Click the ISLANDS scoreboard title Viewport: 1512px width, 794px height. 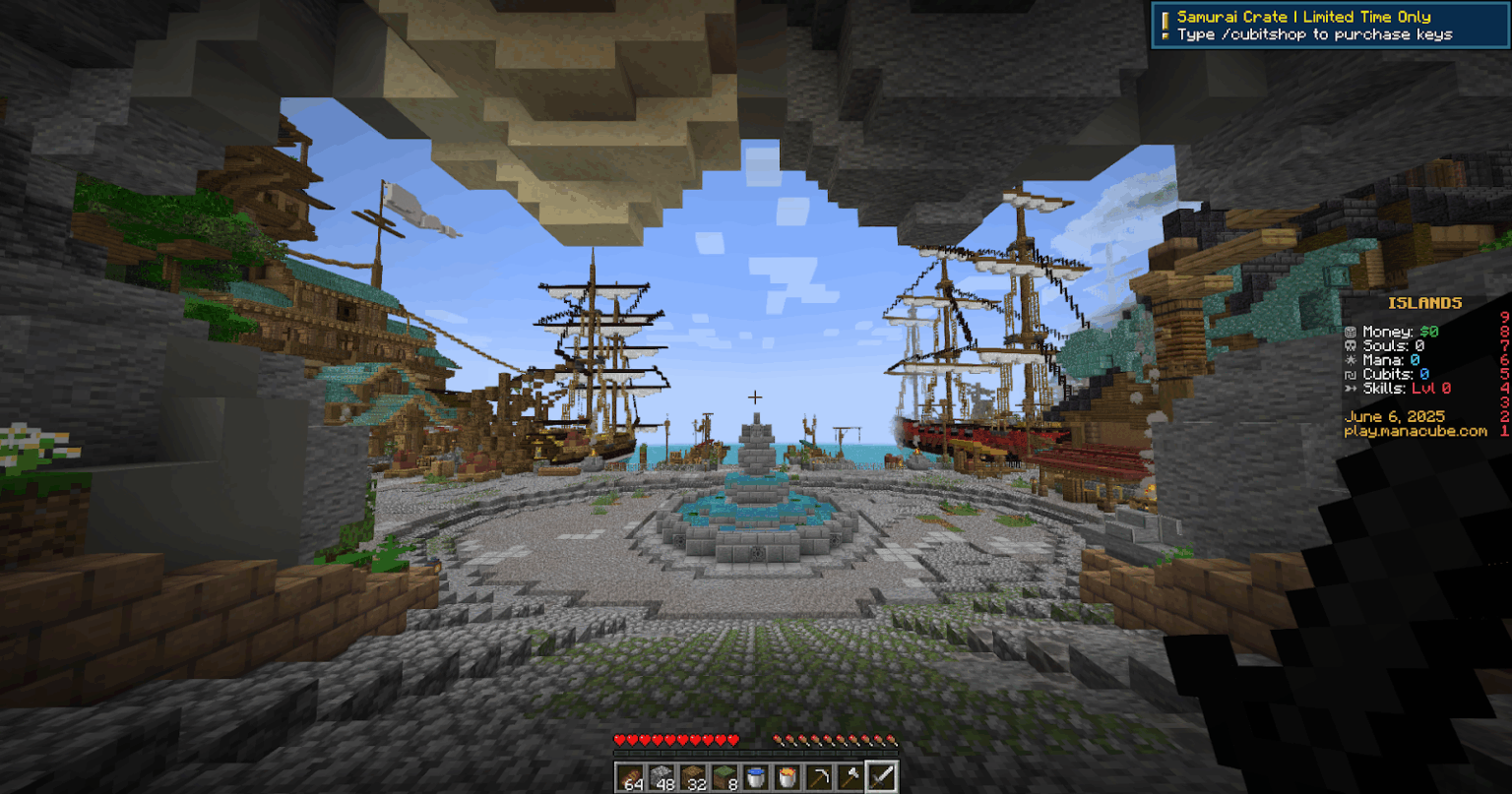(x=1423, y=304)
